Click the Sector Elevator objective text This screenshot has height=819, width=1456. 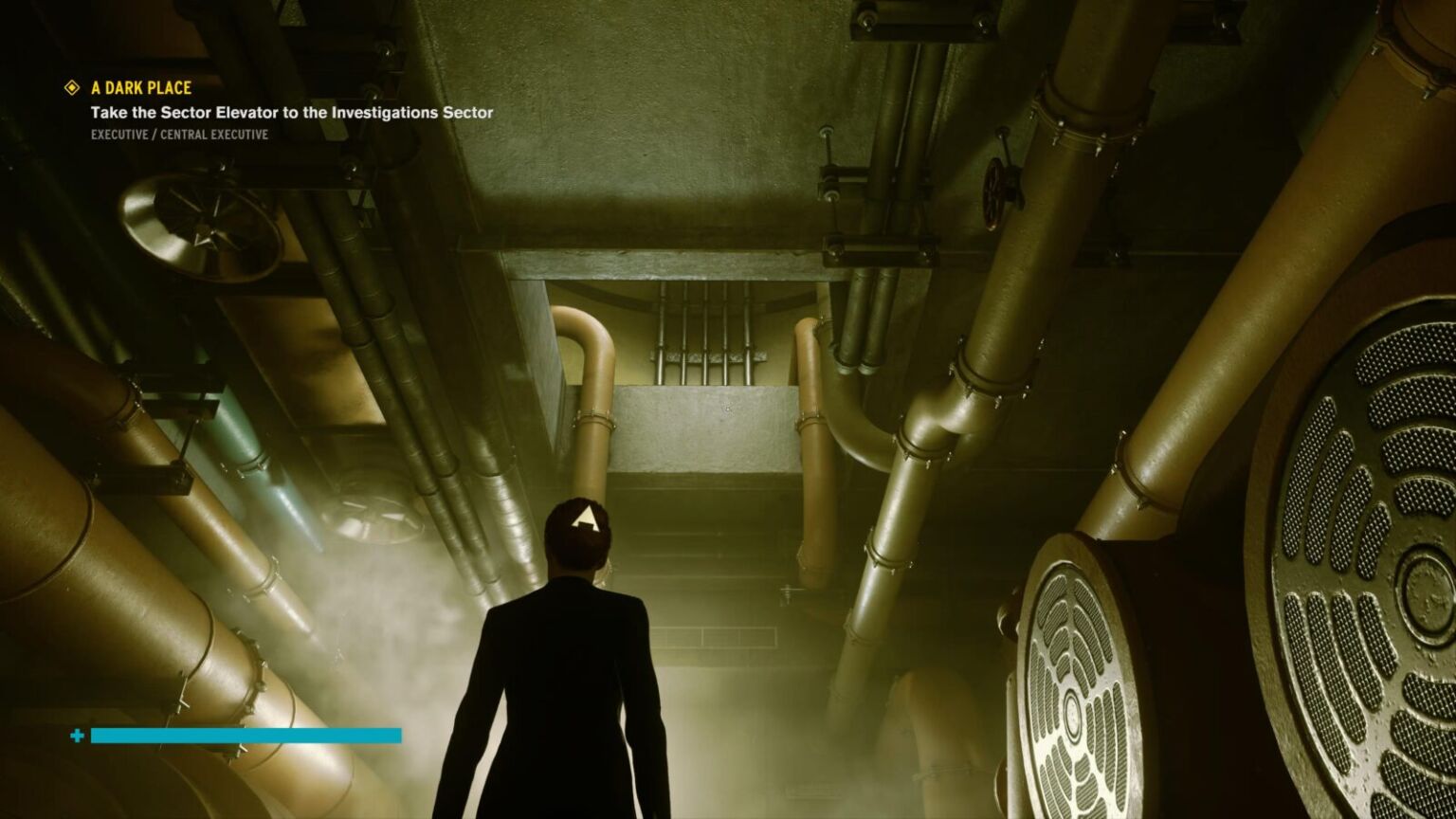click(x=291, y=111)
